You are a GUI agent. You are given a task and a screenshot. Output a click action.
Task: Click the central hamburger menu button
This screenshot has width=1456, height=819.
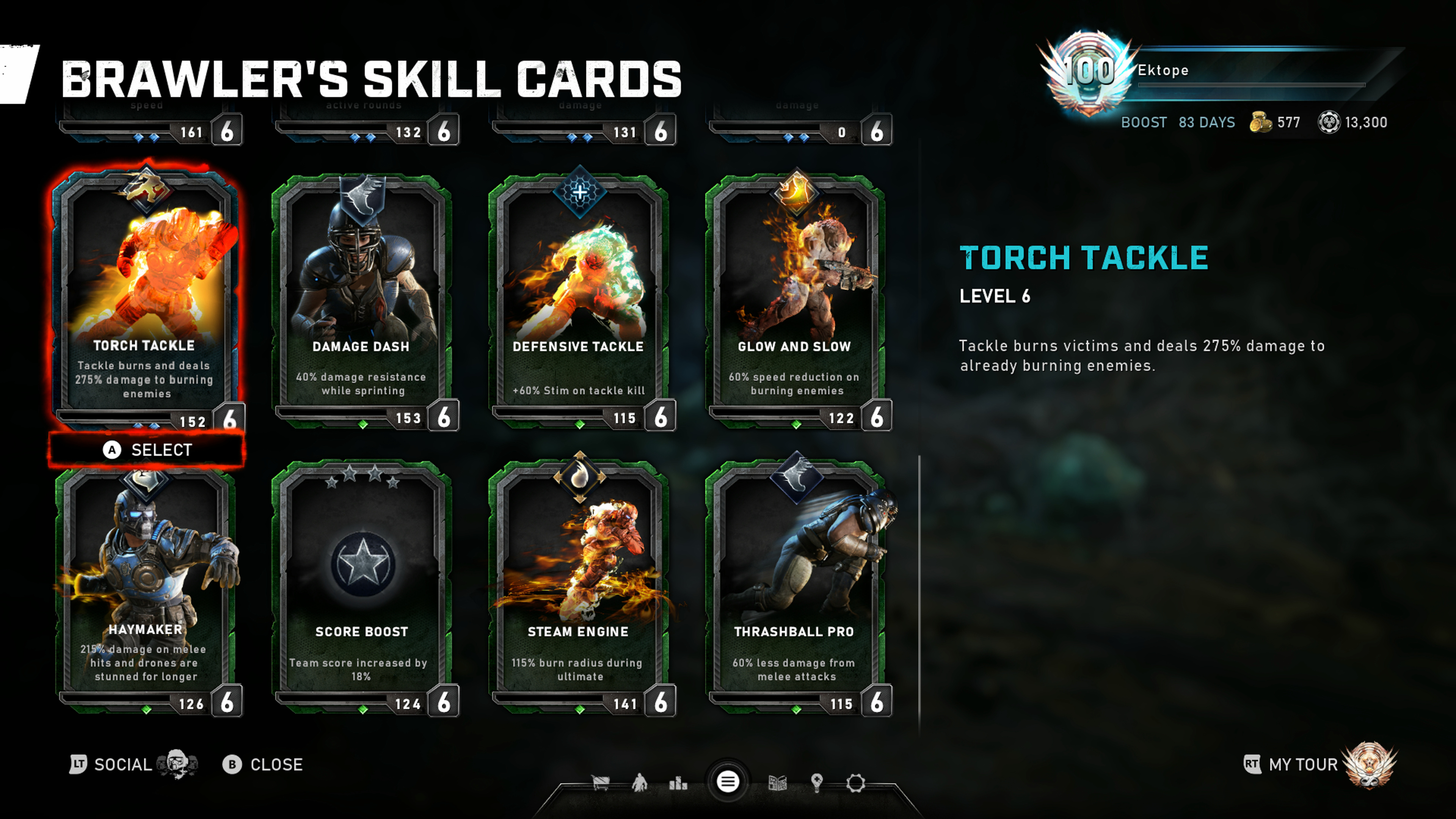click(728, 782)
